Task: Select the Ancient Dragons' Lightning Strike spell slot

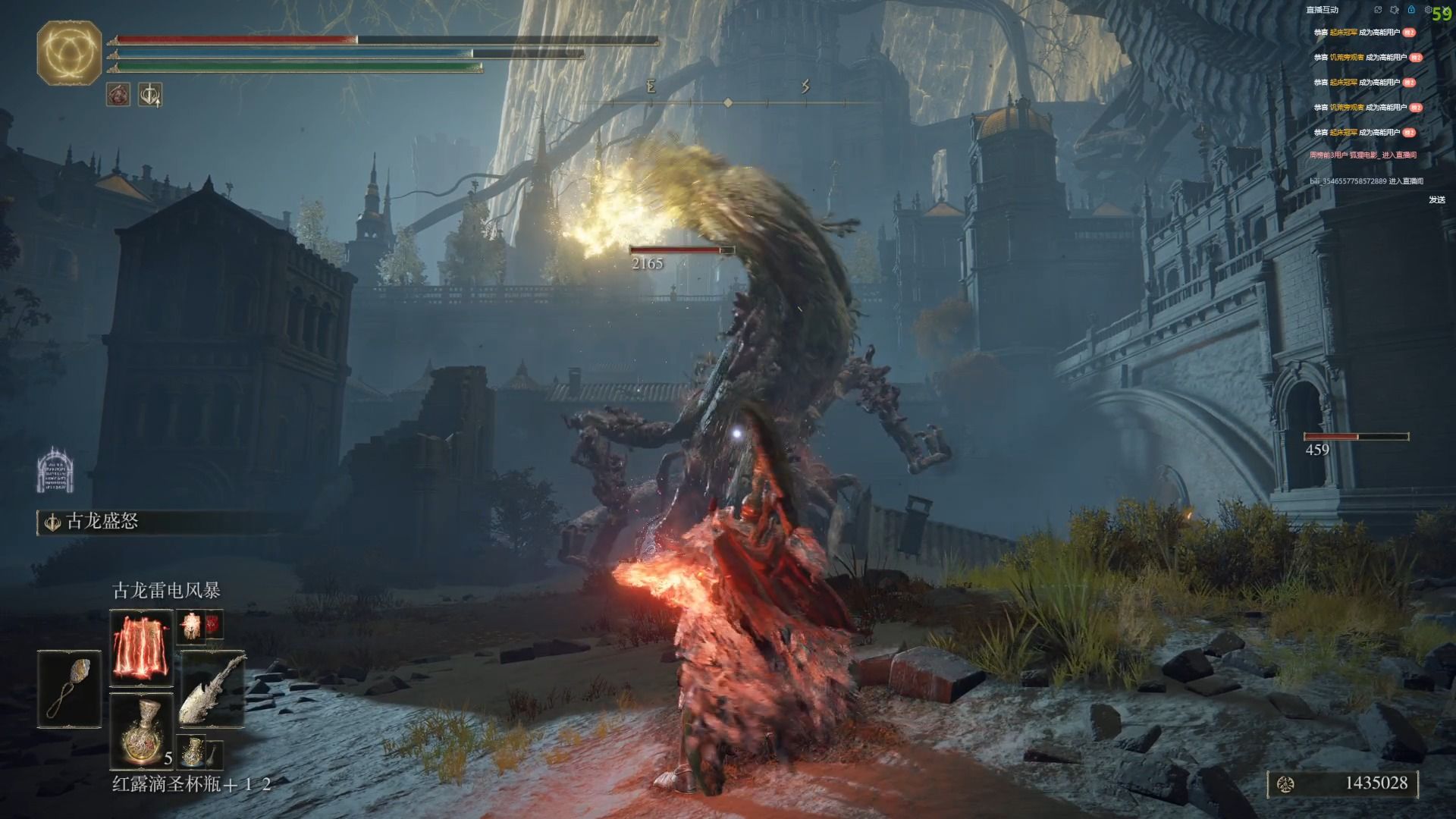Action: pos(142,647)
